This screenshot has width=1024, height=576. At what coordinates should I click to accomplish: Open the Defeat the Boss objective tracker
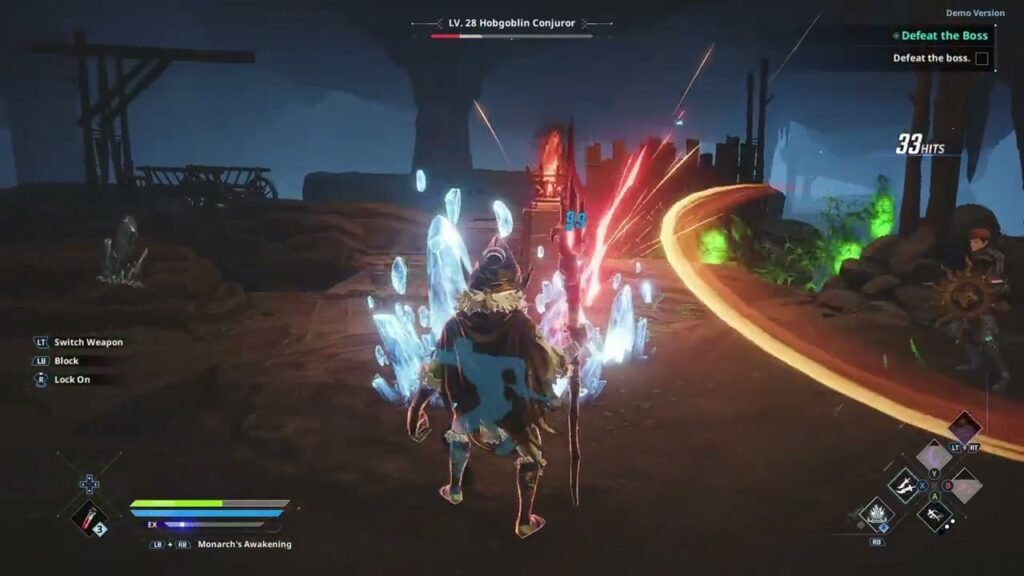944,36
